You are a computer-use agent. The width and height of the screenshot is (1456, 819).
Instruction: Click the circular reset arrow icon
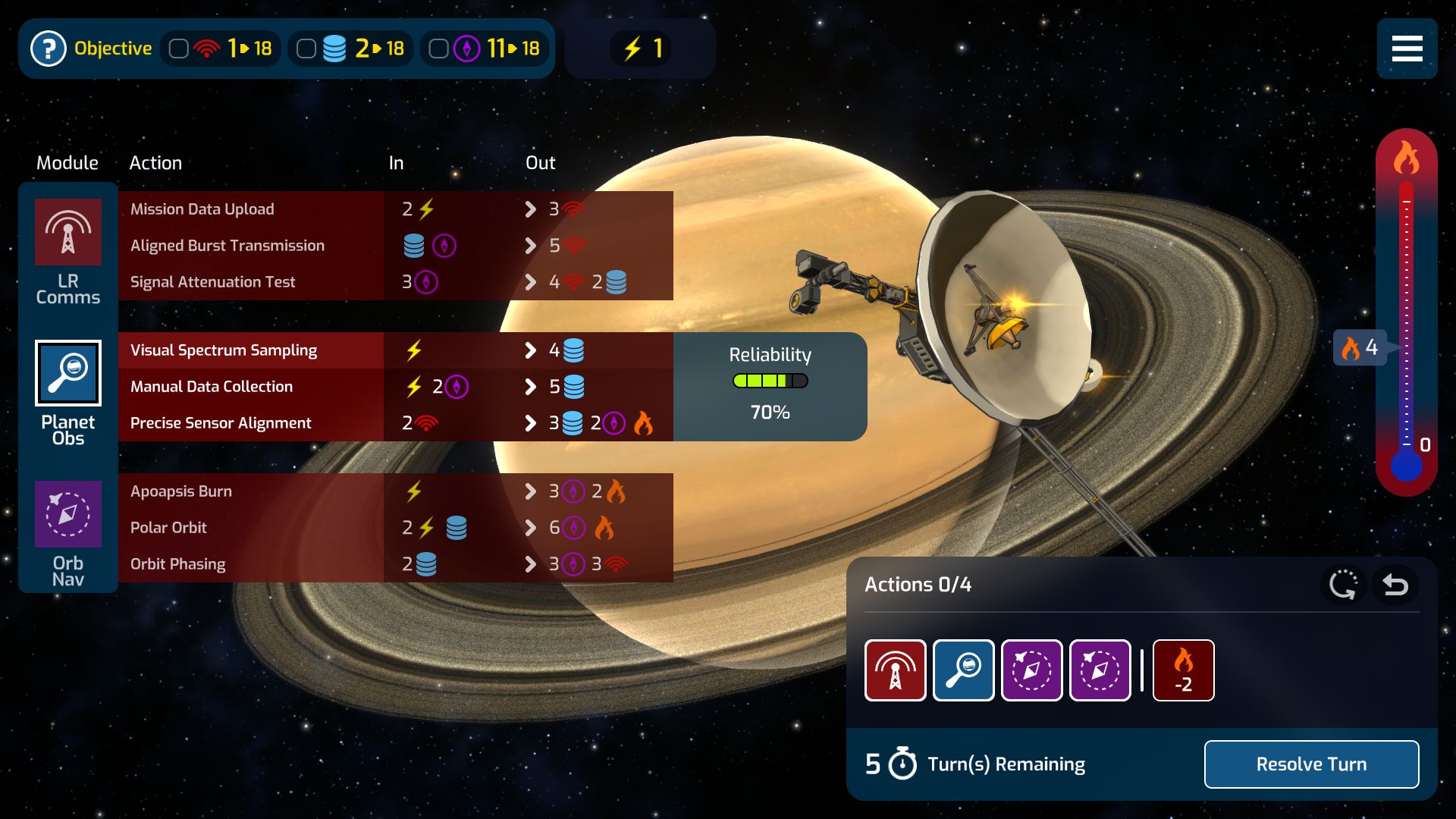(1343, 585)
